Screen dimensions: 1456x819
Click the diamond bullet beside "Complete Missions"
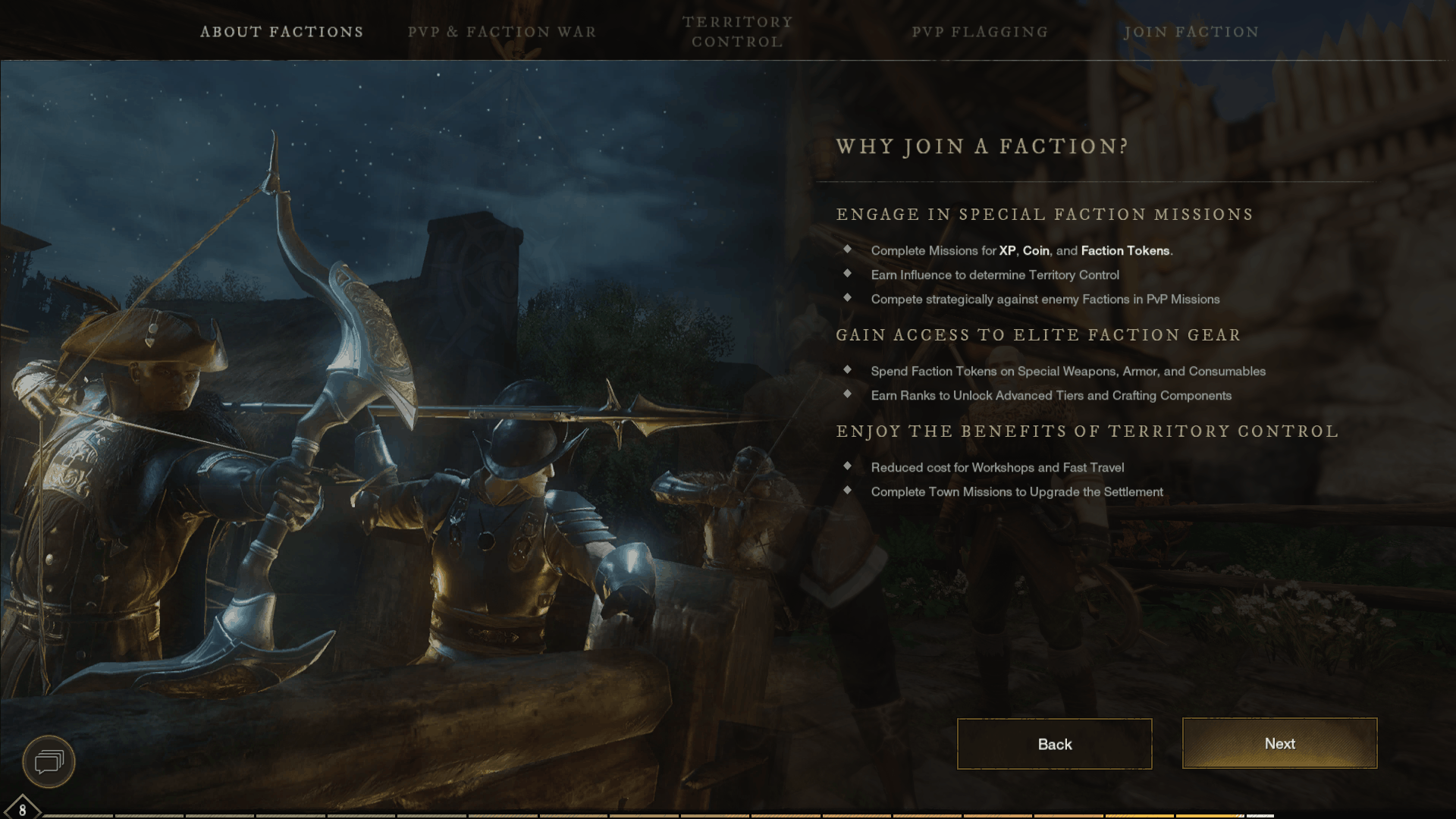point(847,250)
